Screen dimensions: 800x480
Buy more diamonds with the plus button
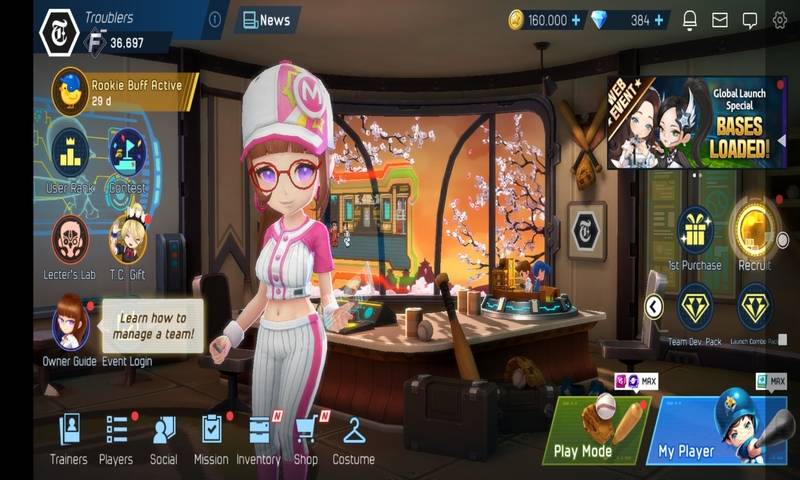pyautogui.click(x=658, y=20)
